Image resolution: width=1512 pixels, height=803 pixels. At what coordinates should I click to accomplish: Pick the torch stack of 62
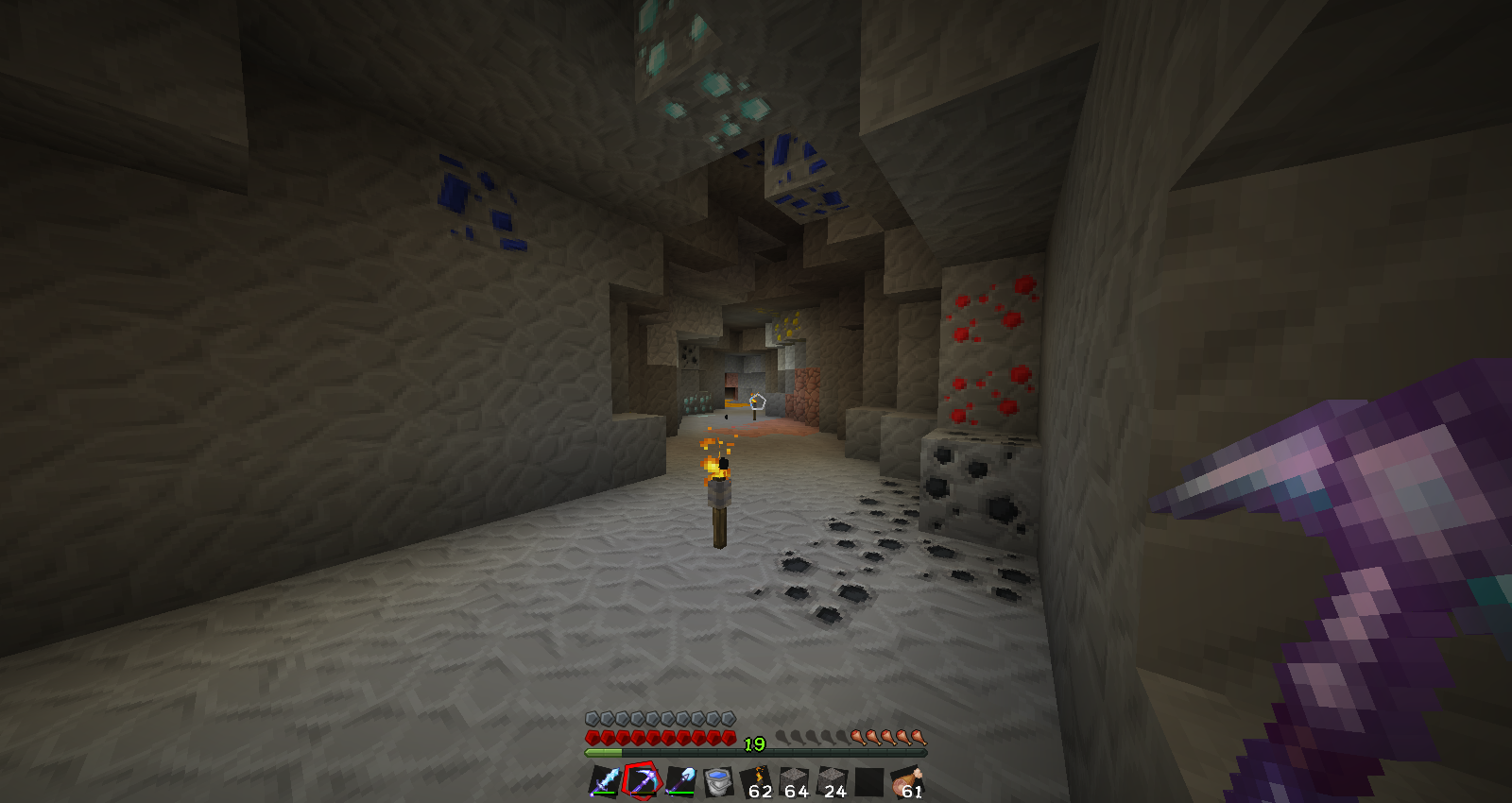tap(756, 781)
